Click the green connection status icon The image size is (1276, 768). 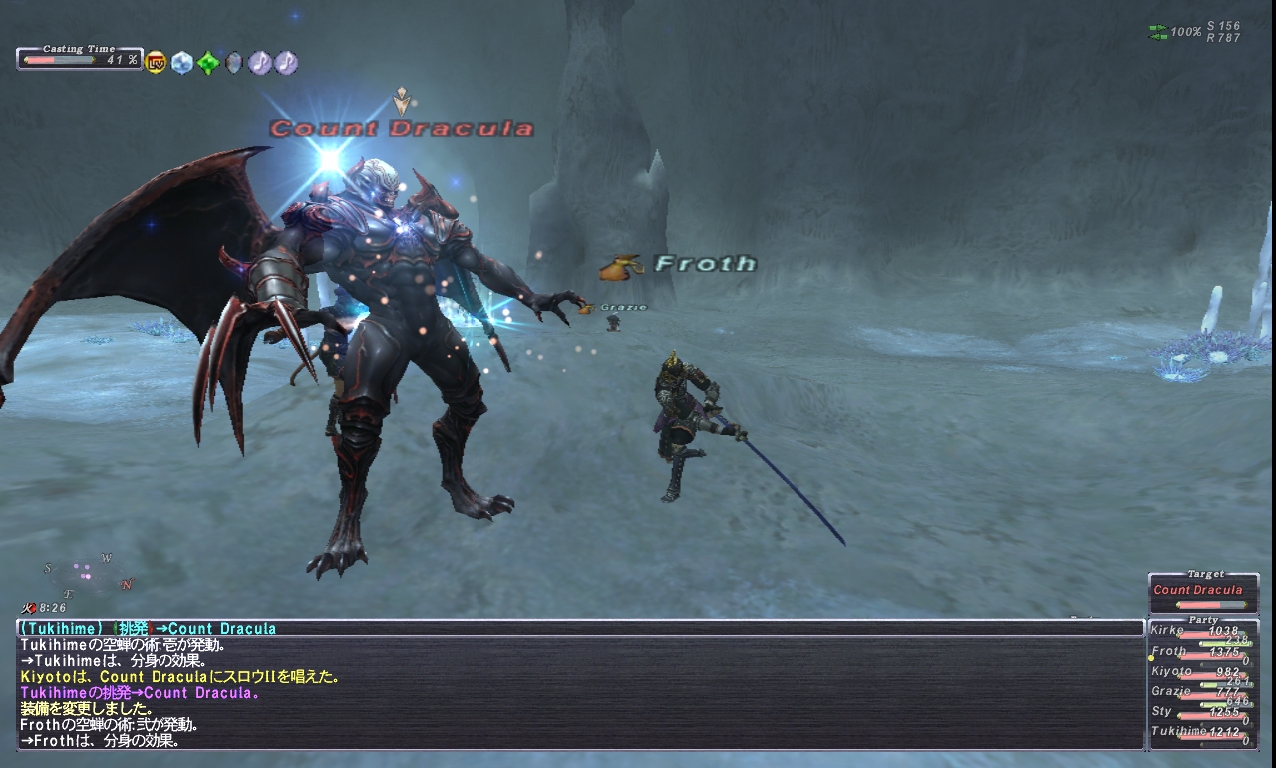click(1158, 32)
